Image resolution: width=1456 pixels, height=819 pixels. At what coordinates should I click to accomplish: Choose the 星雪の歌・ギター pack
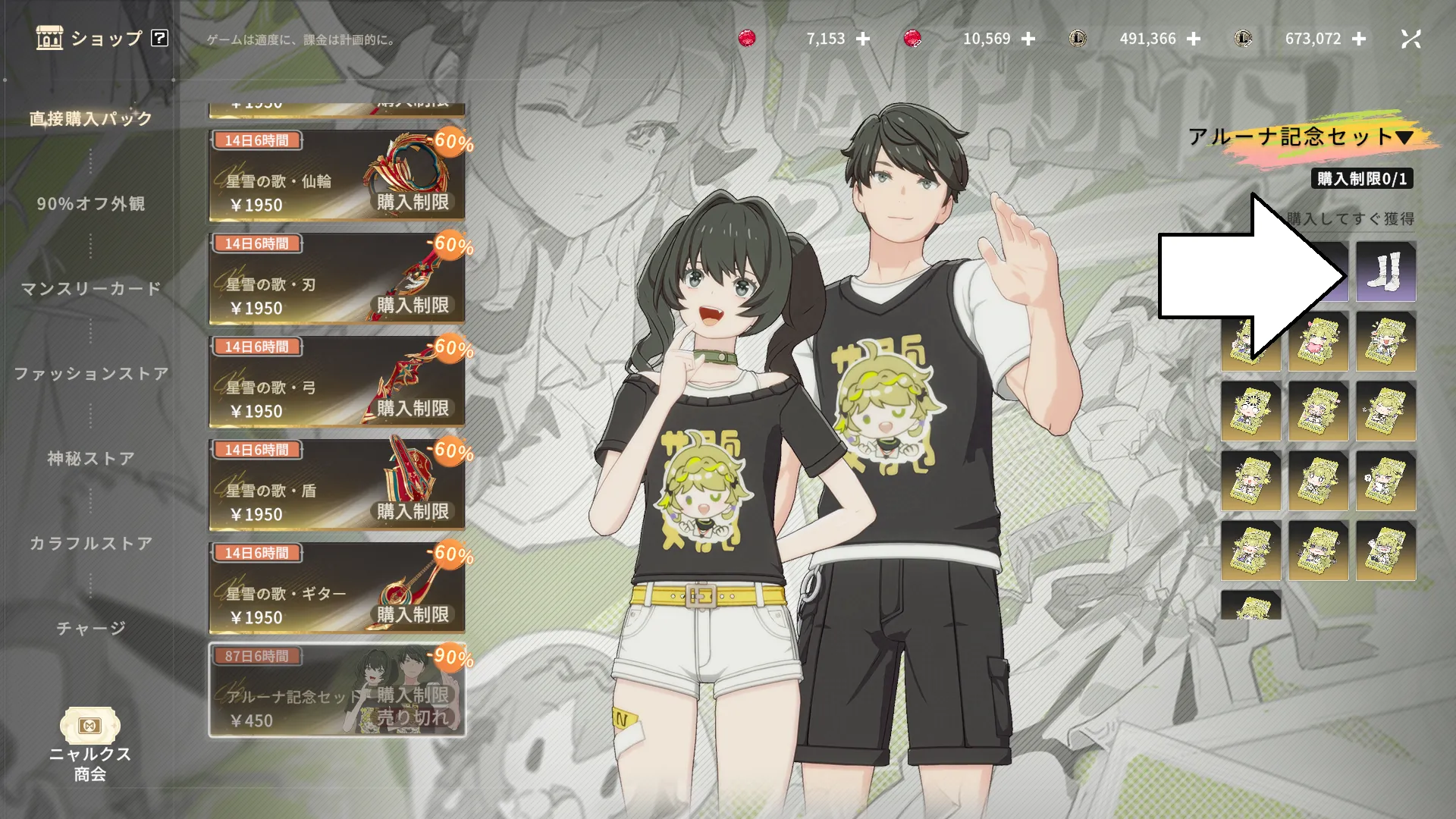[337, 588]
